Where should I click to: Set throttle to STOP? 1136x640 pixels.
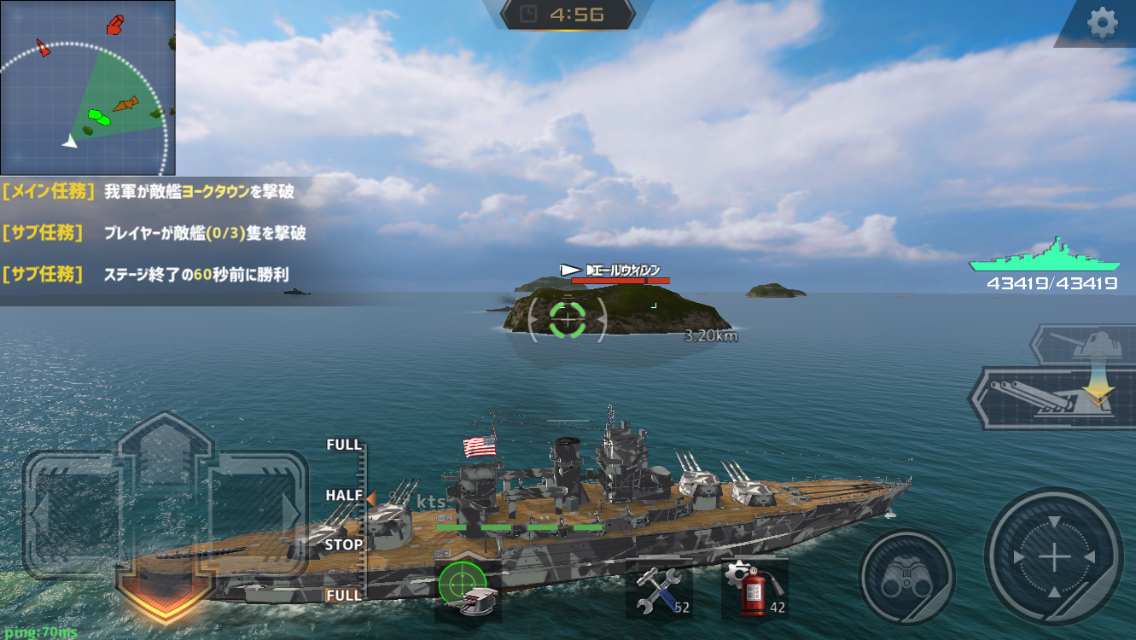click(x=343, y=546)
